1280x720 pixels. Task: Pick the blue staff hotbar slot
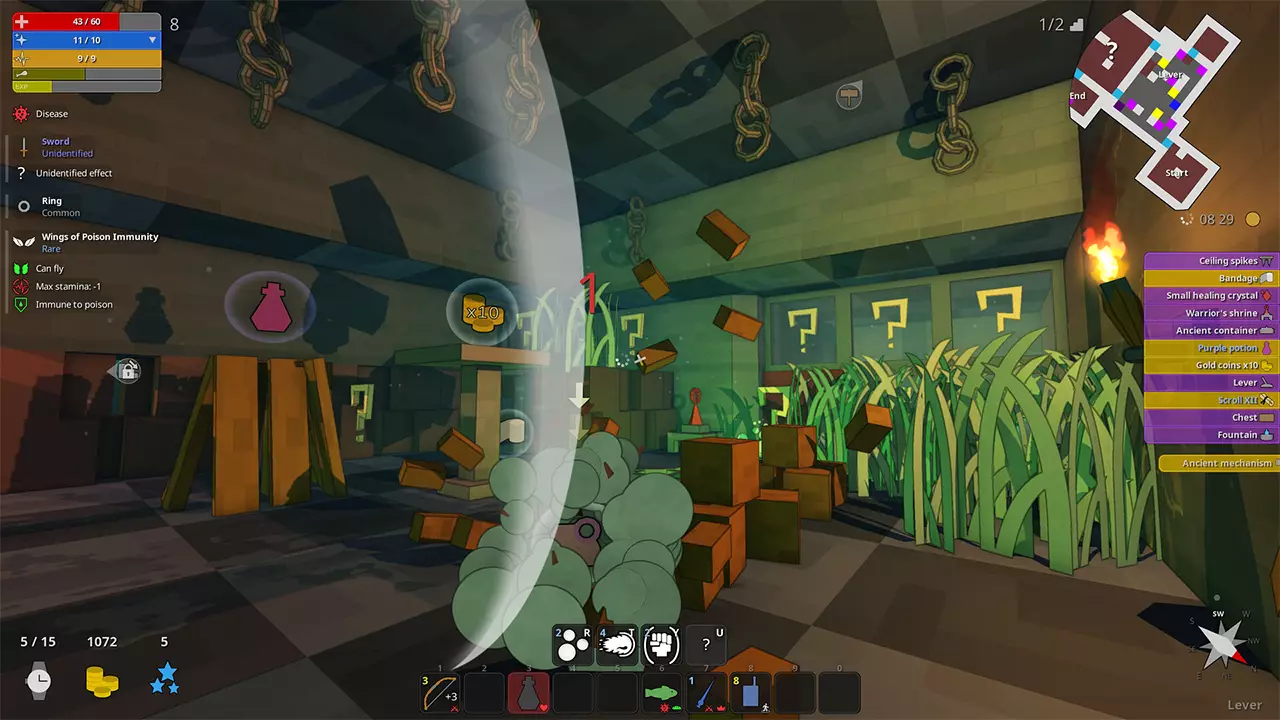[706, 693]
